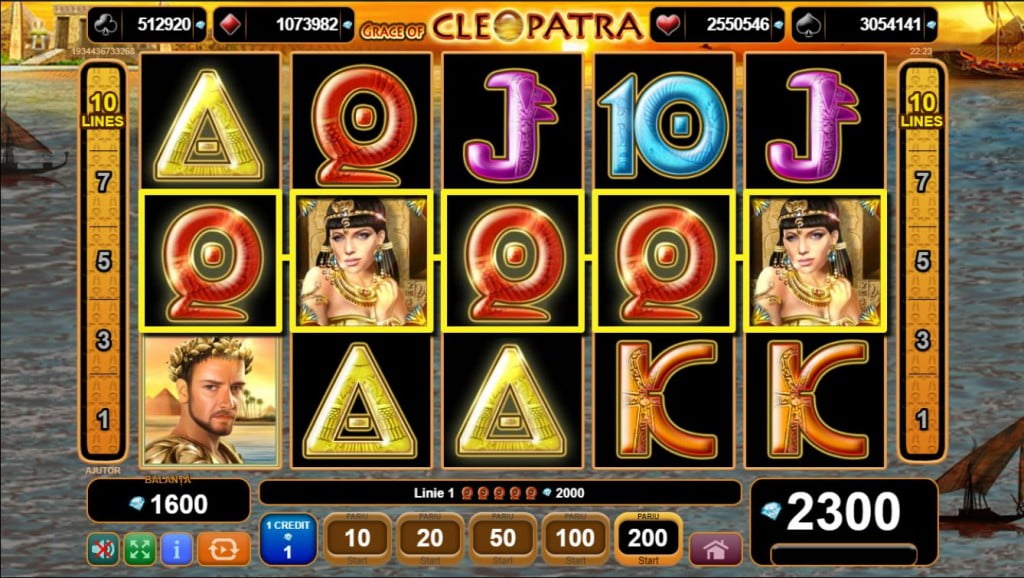
Task: Select 1 line on the right line selector
Action: pyautogui.click(x=921, y=418)
